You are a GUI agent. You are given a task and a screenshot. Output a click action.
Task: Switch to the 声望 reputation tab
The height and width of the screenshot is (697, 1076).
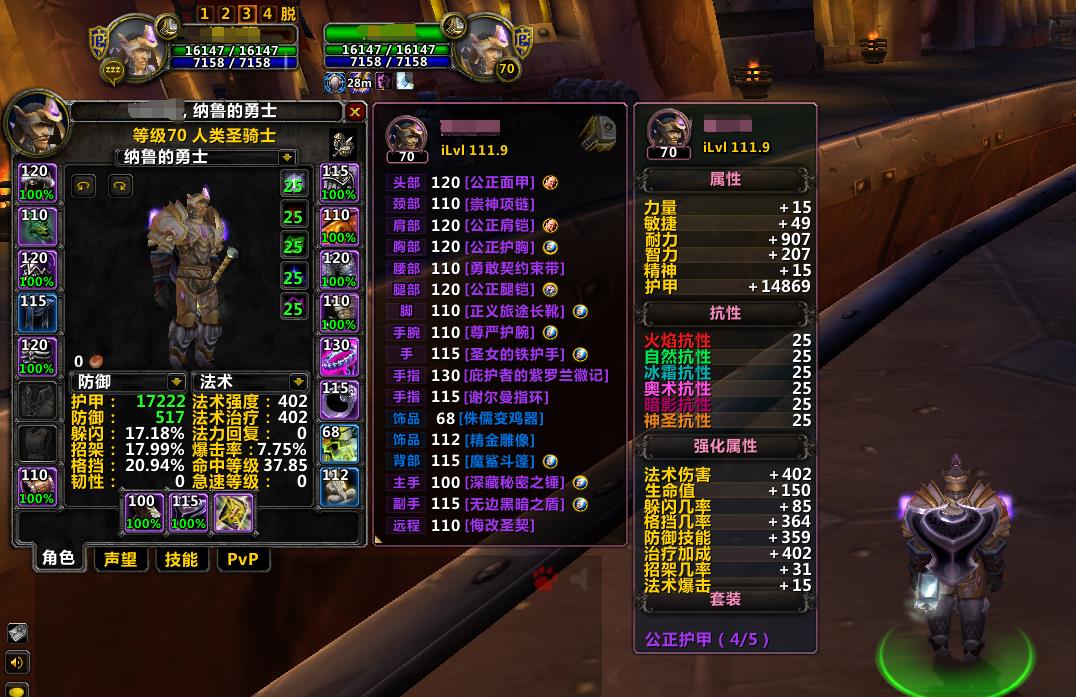click(120, 559)
